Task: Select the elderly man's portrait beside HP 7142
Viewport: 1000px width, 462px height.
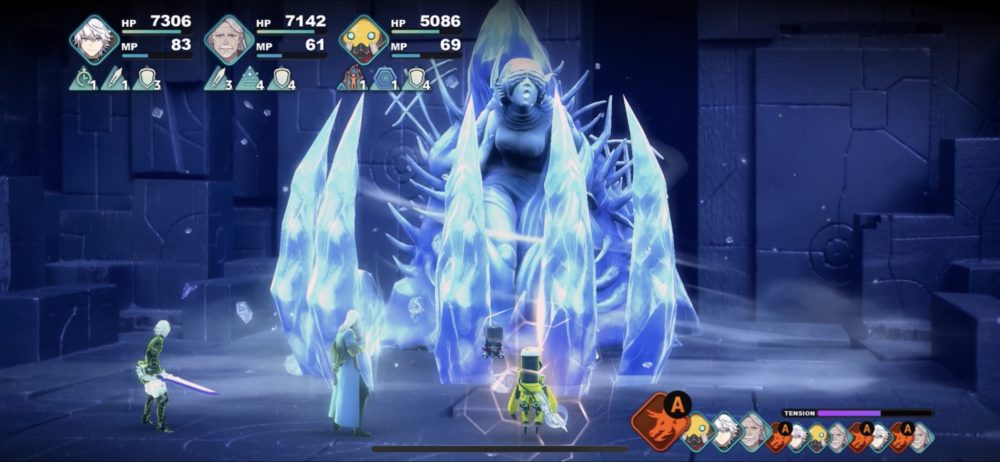Action: (228, 39)
